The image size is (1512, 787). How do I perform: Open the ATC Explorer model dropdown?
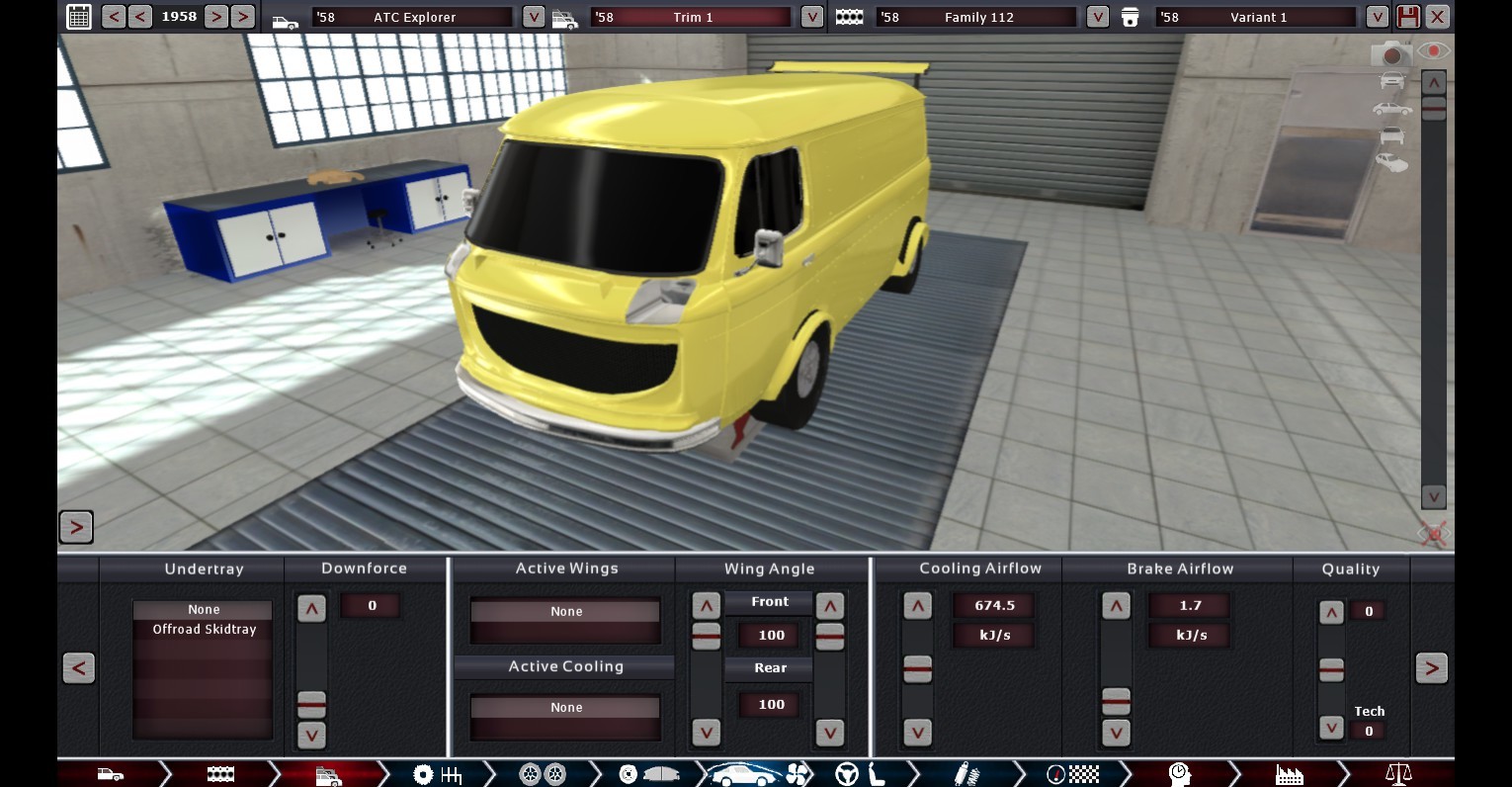pos(533,17)
